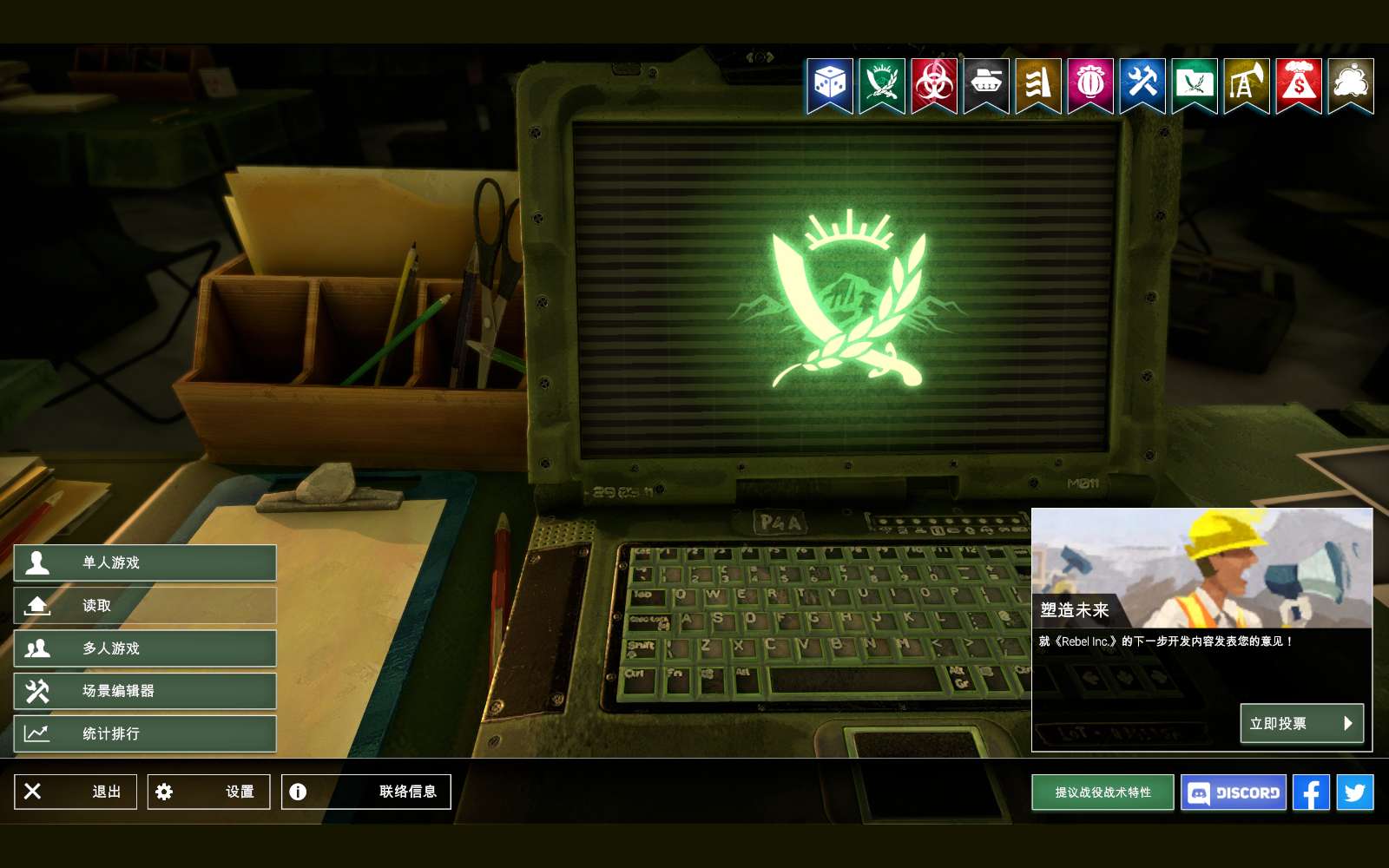The height and width of the screenshot is (868, 1389).
Task: Open the Discord link
Action: coord(1234,792)
